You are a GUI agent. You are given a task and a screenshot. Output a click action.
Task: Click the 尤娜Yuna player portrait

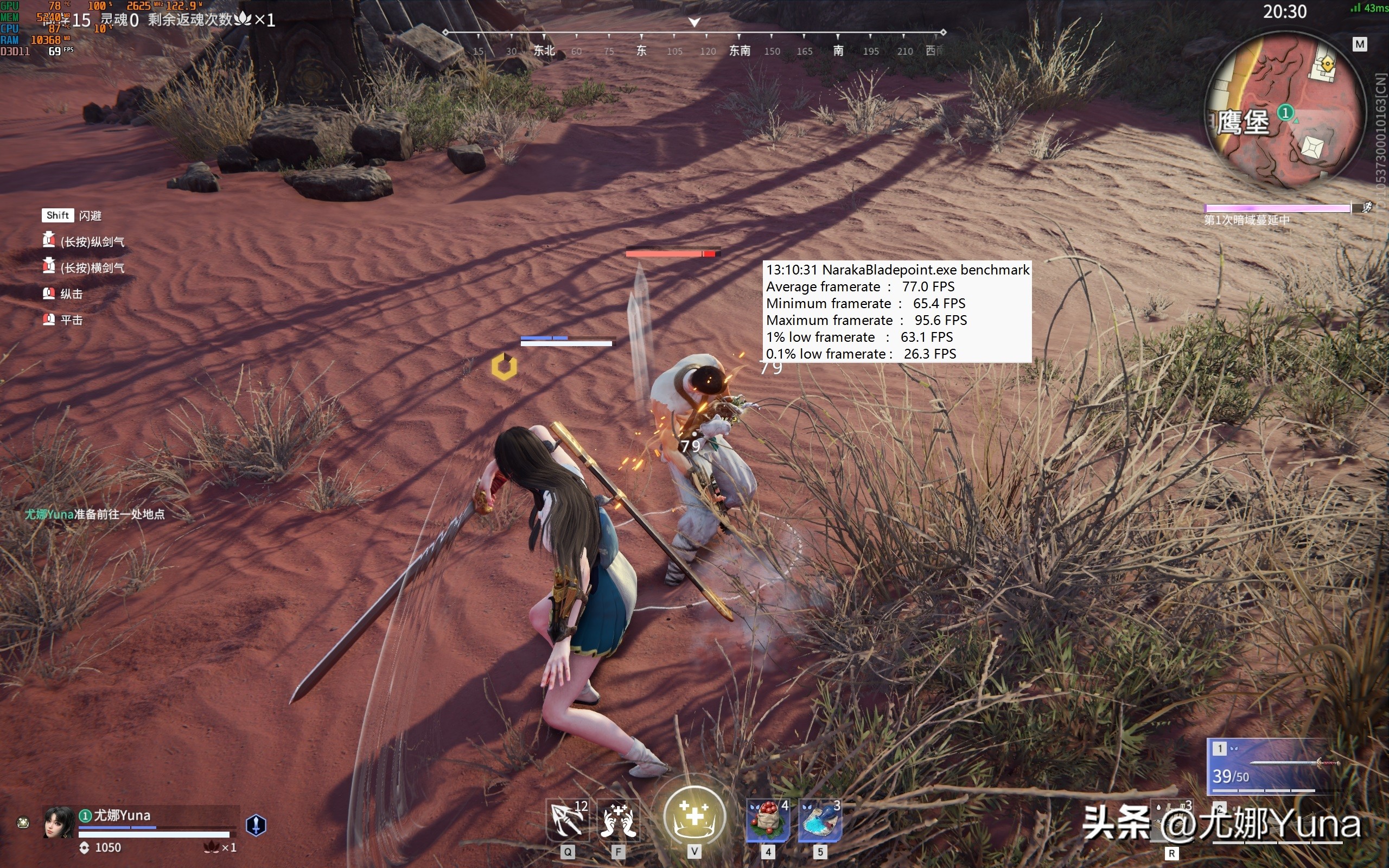point(59,822)
